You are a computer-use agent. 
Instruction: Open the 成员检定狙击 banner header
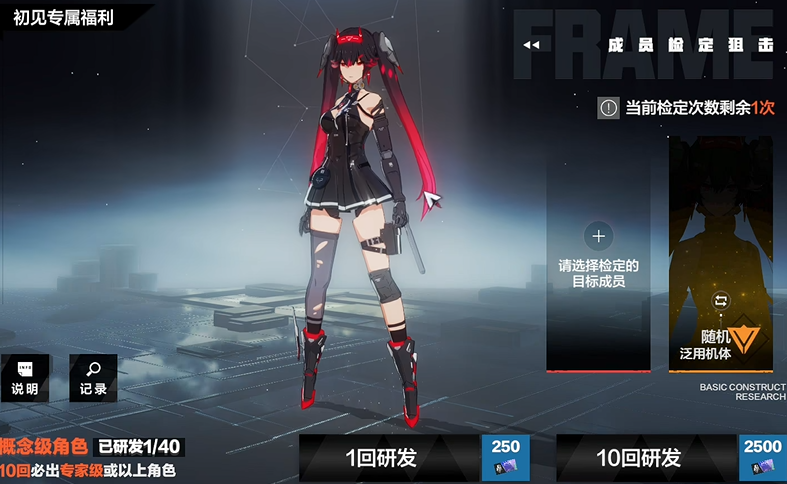[x=690, y=45]
